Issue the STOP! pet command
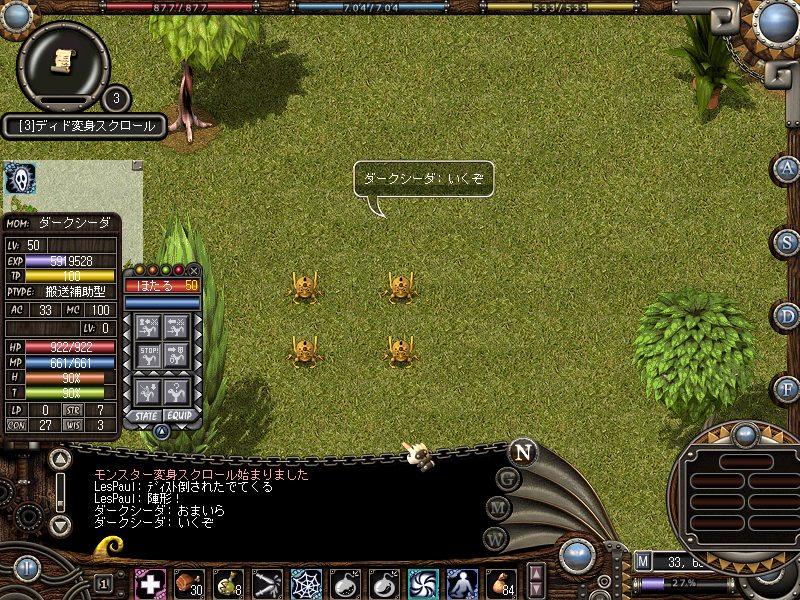 [x=149, y=355]
